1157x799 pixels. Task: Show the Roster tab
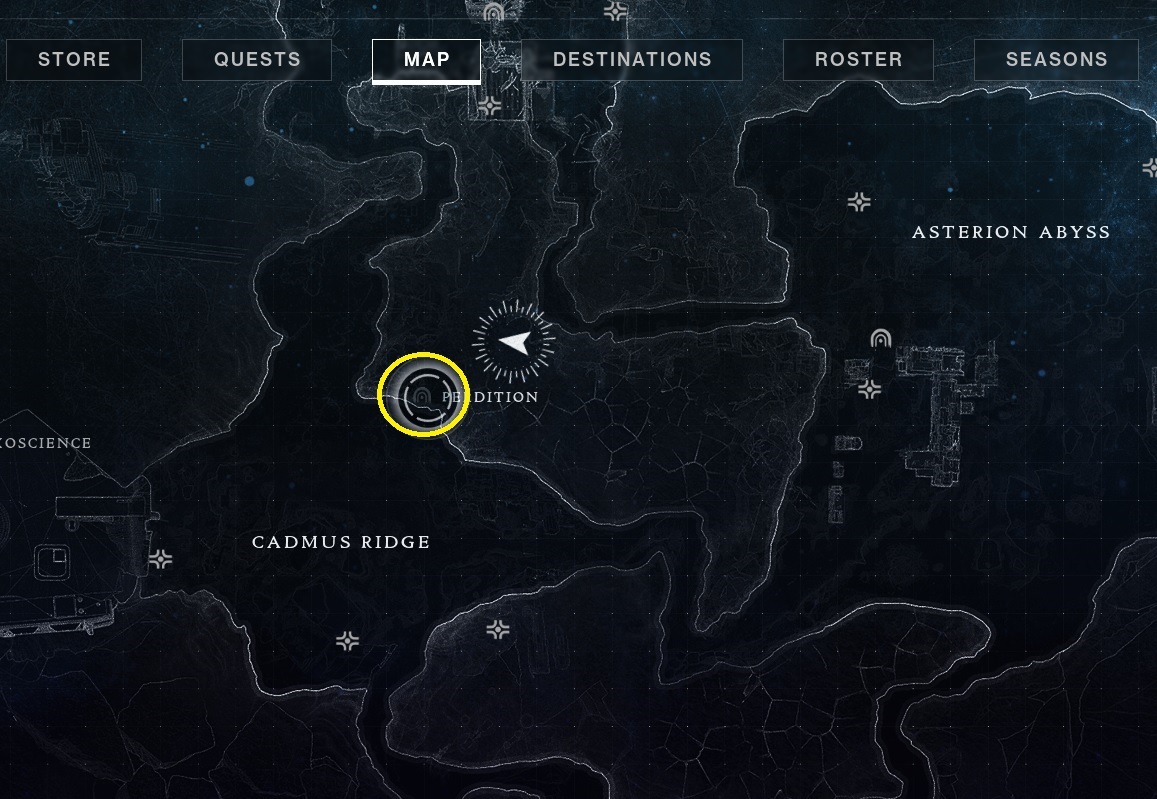pos(858,60)
